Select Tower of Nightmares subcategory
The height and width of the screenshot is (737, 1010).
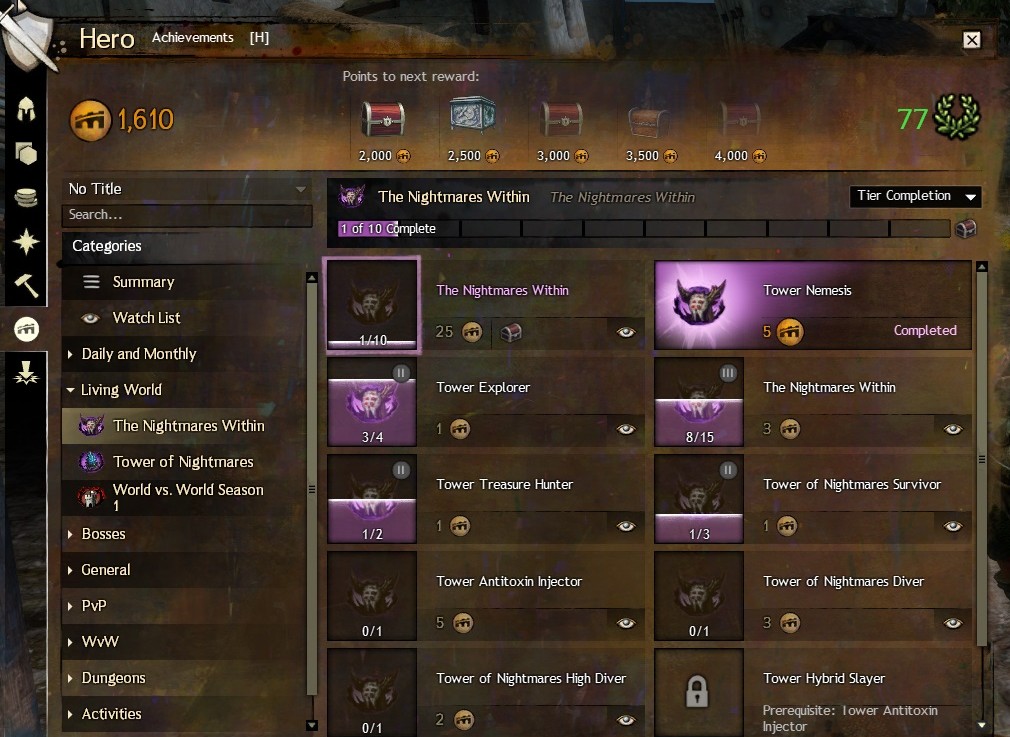coord(183,462)
